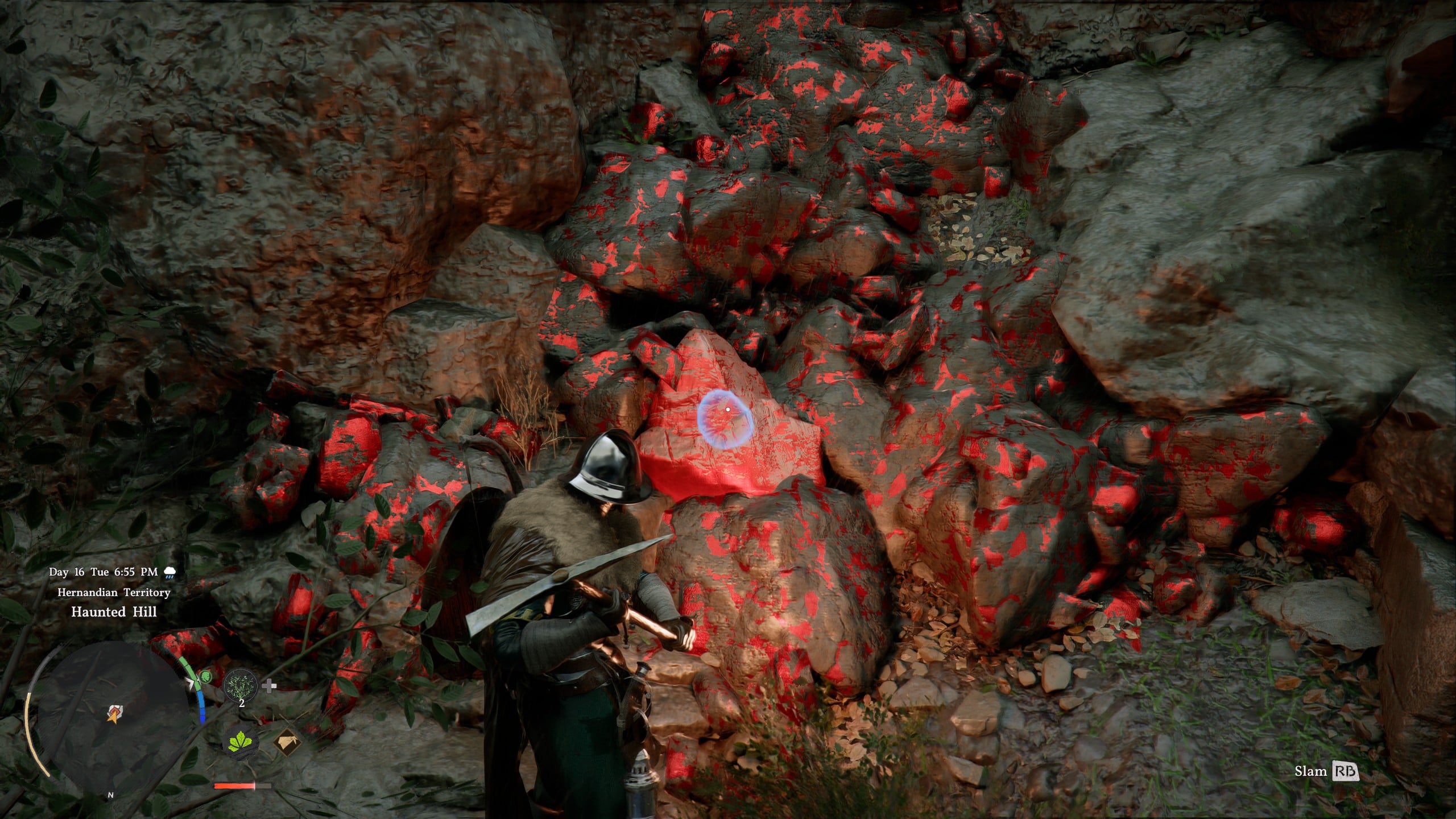1456x819 pixels.
Task: Click the red objective marker on the minimap
Action: tap(115, 712)
